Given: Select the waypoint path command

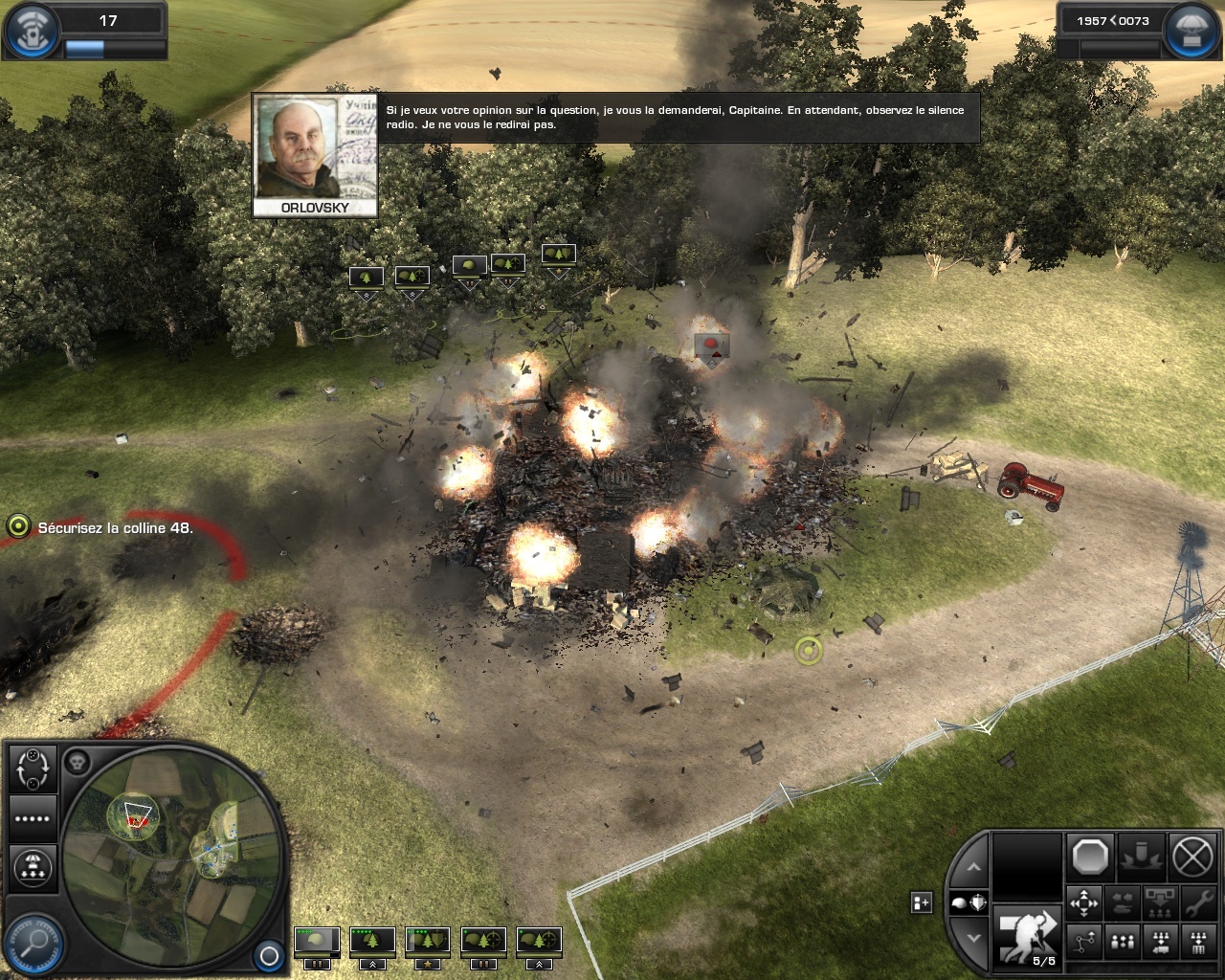Looking at the screenshot, I should (x=1084, y=943).
